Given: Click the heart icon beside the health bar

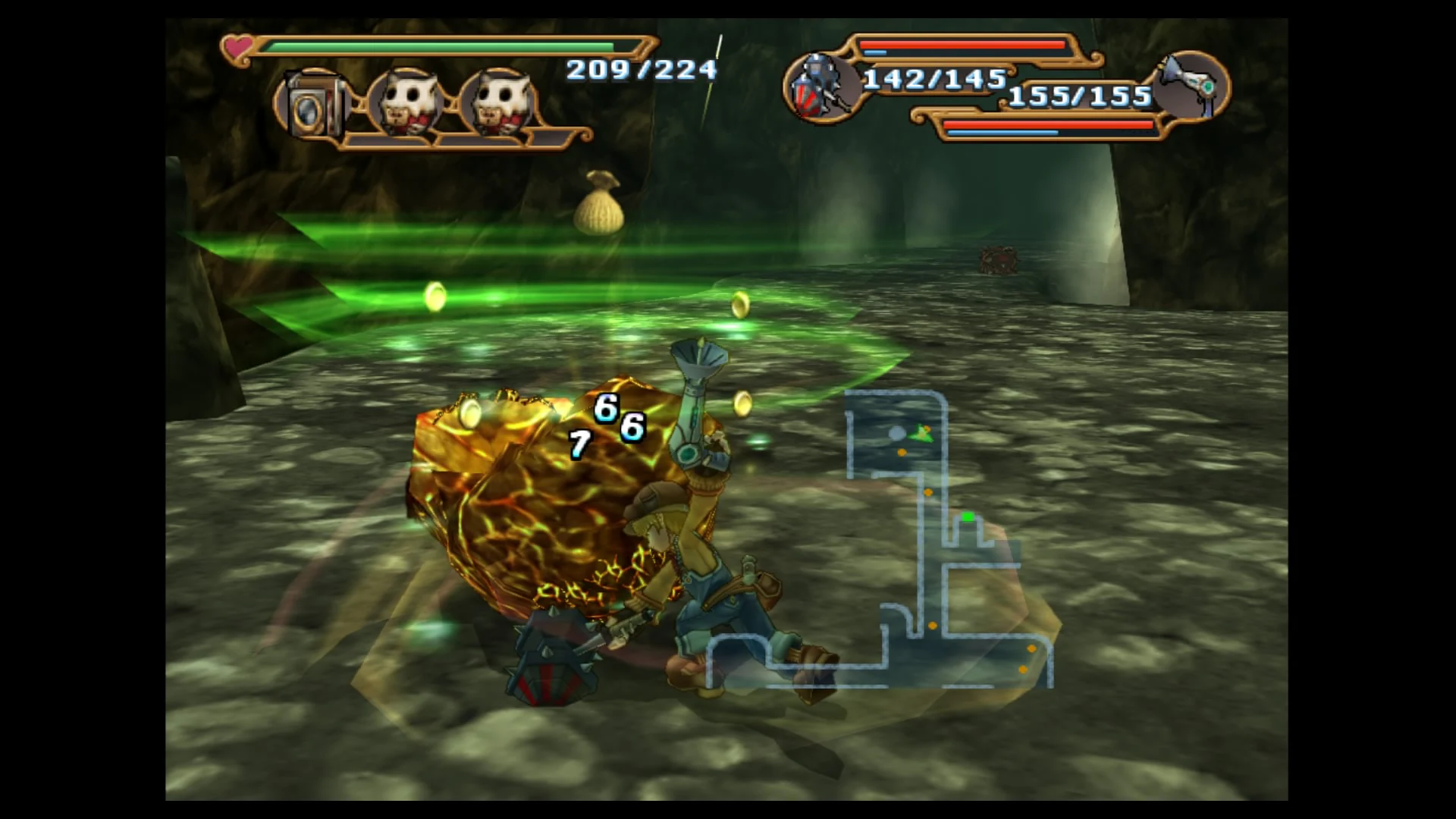Looking at the screenshot, I should (239, 47).
